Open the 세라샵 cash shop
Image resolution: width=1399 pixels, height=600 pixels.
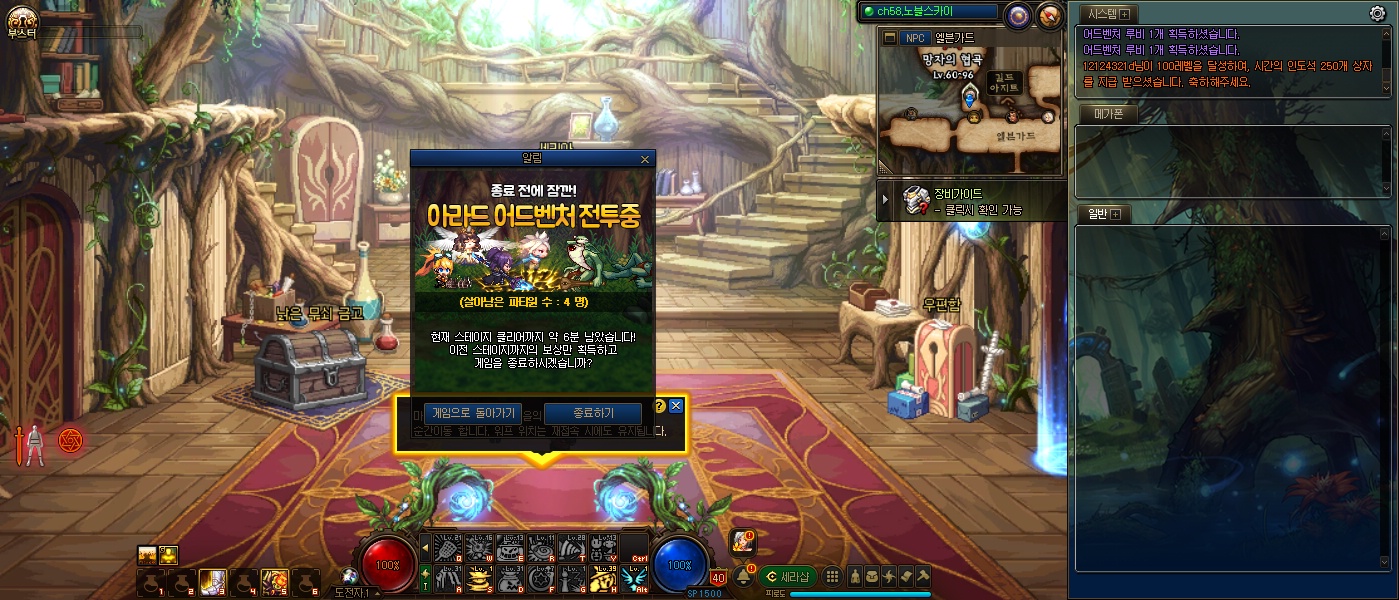coord(786,576)
